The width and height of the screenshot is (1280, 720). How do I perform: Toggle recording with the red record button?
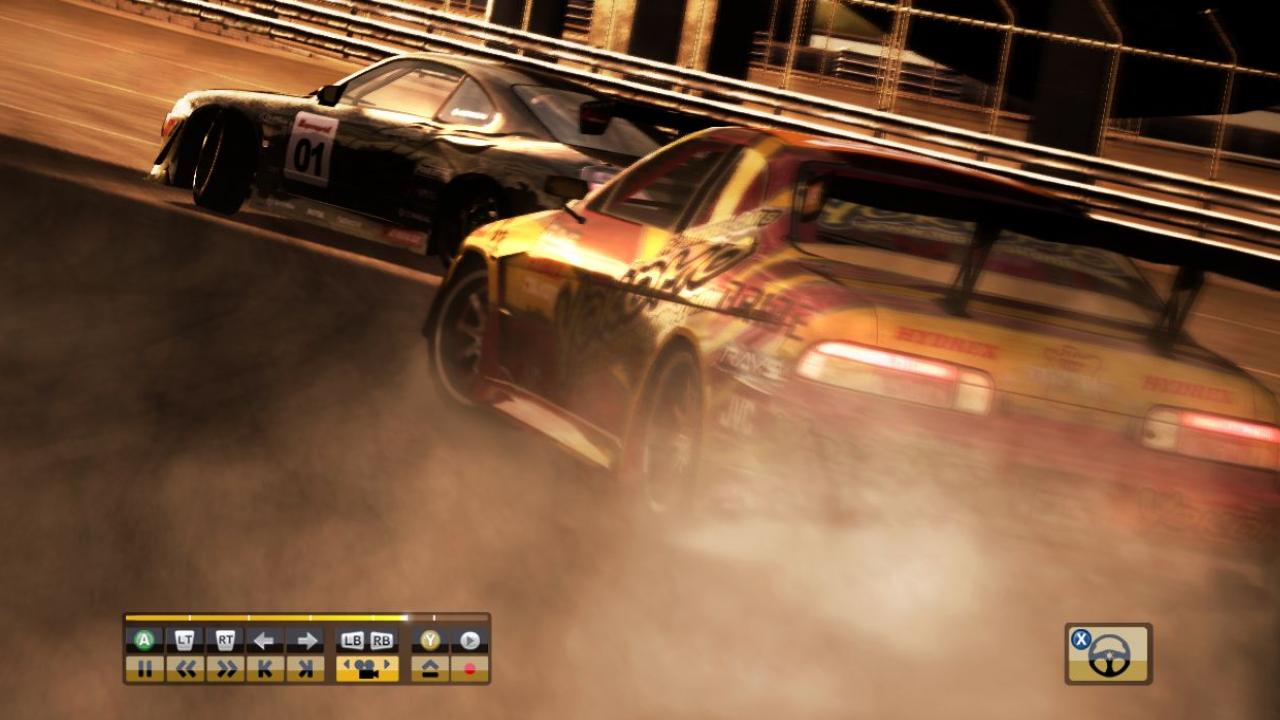470,668
